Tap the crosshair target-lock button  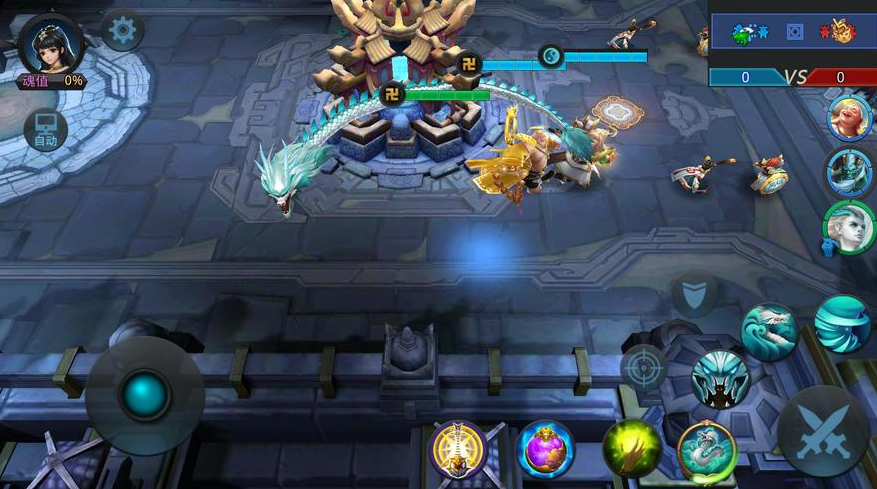coord(643,367)
